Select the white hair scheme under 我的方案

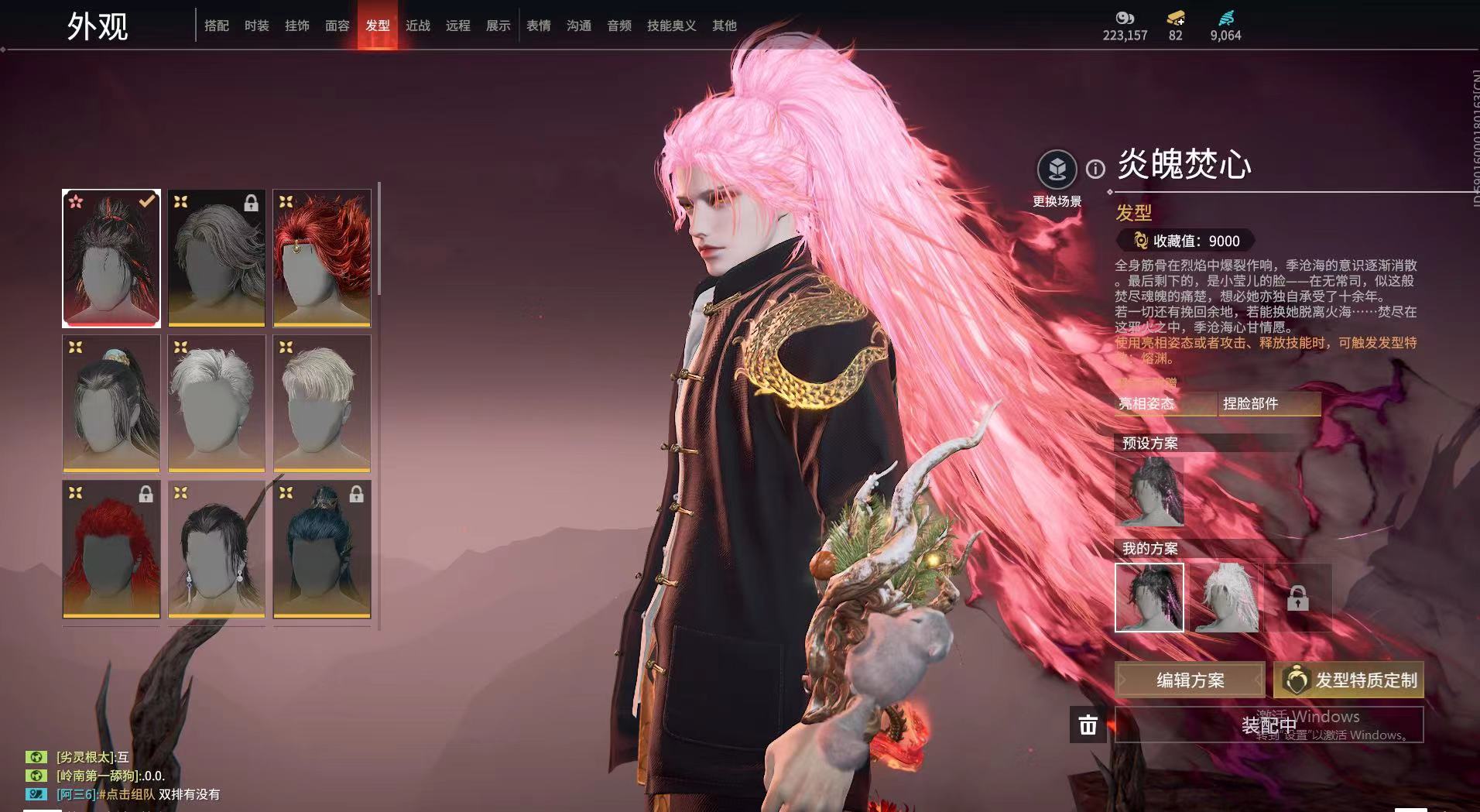point(1225,597)
